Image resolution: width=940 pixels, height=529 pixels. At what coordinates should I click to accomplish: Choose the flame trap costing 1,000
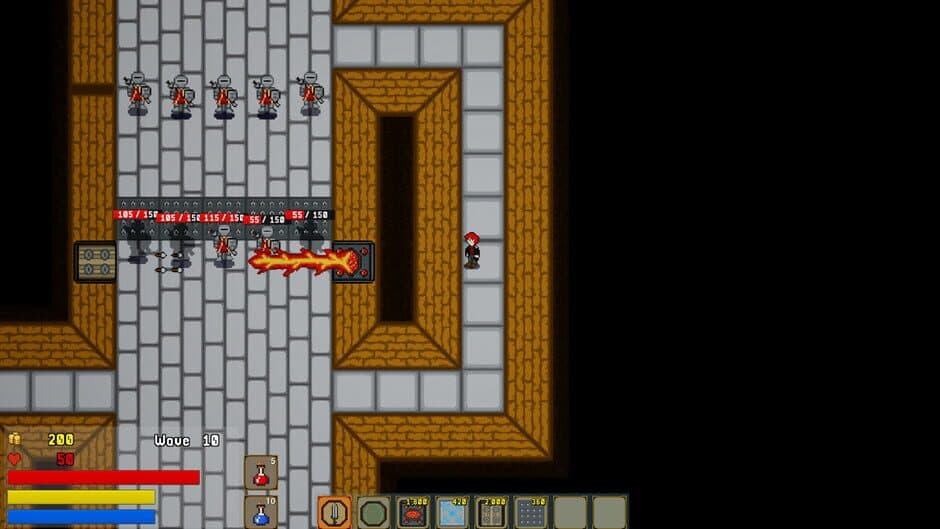coord(412,512)
